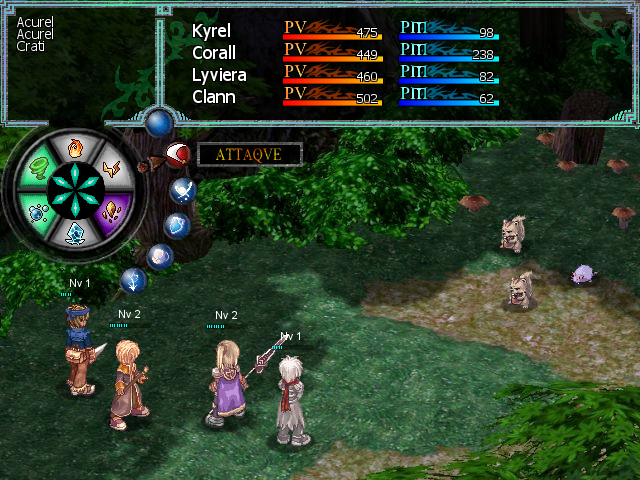Select the green wind tornado element

pos(38,167)
